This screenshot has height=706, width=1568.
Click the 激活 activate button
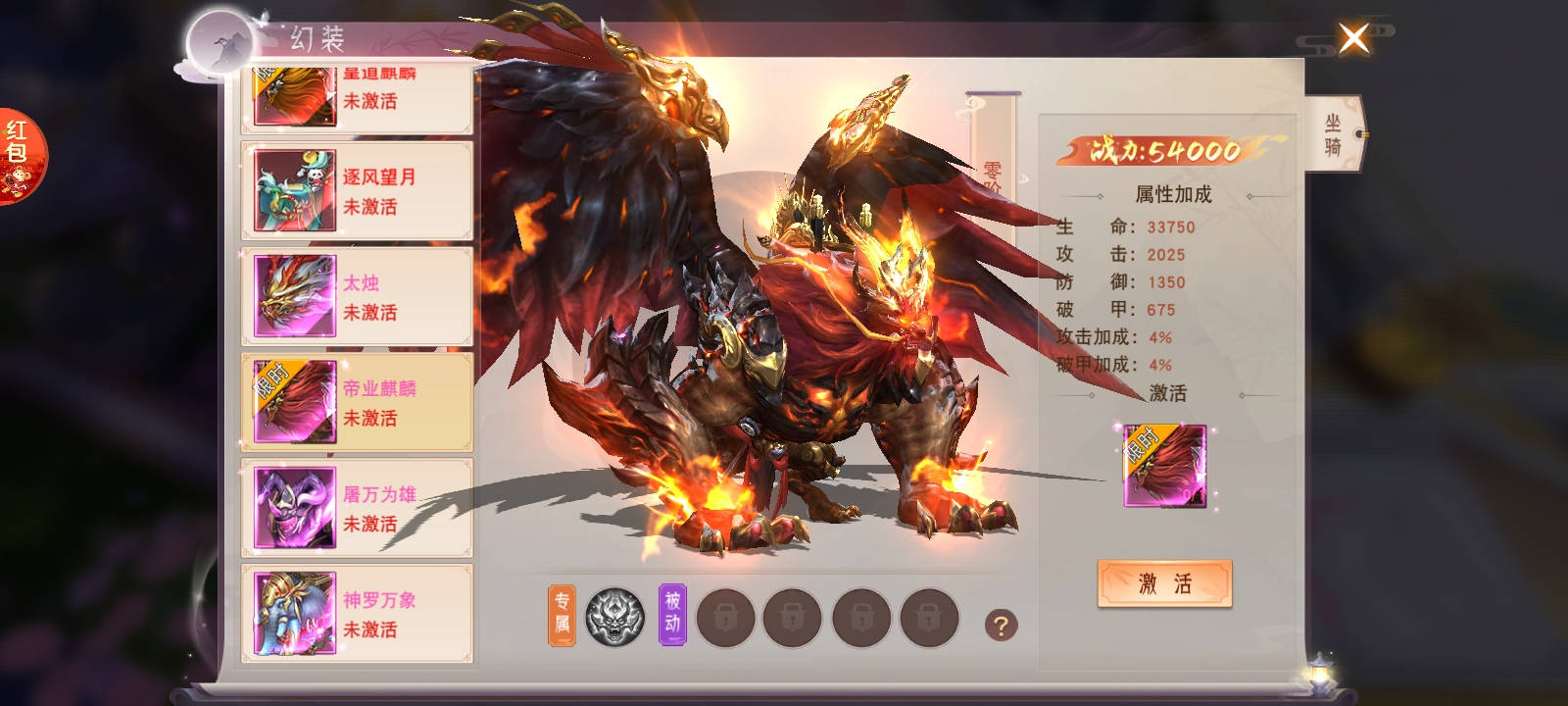coord(1164,584)
